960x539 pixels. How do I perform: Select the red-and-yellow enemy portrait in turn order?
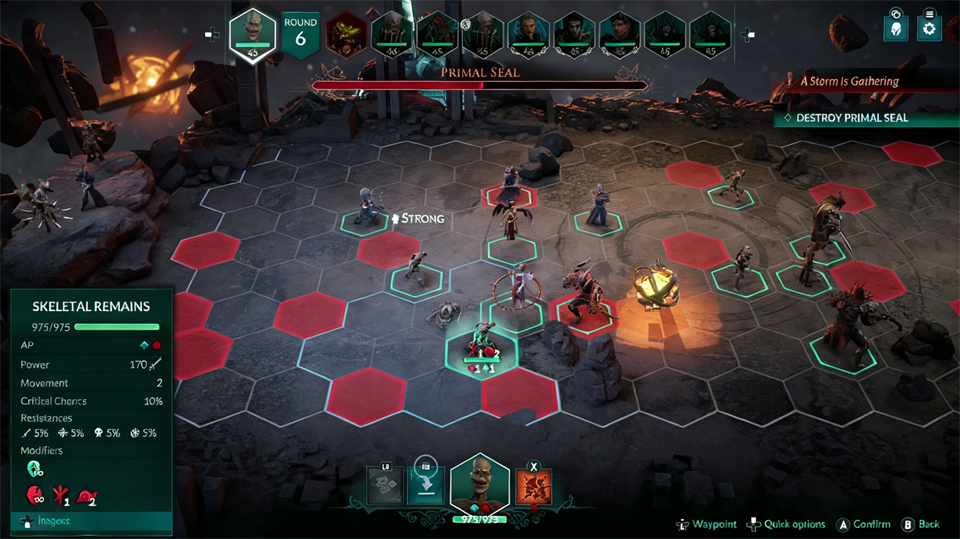344,33
